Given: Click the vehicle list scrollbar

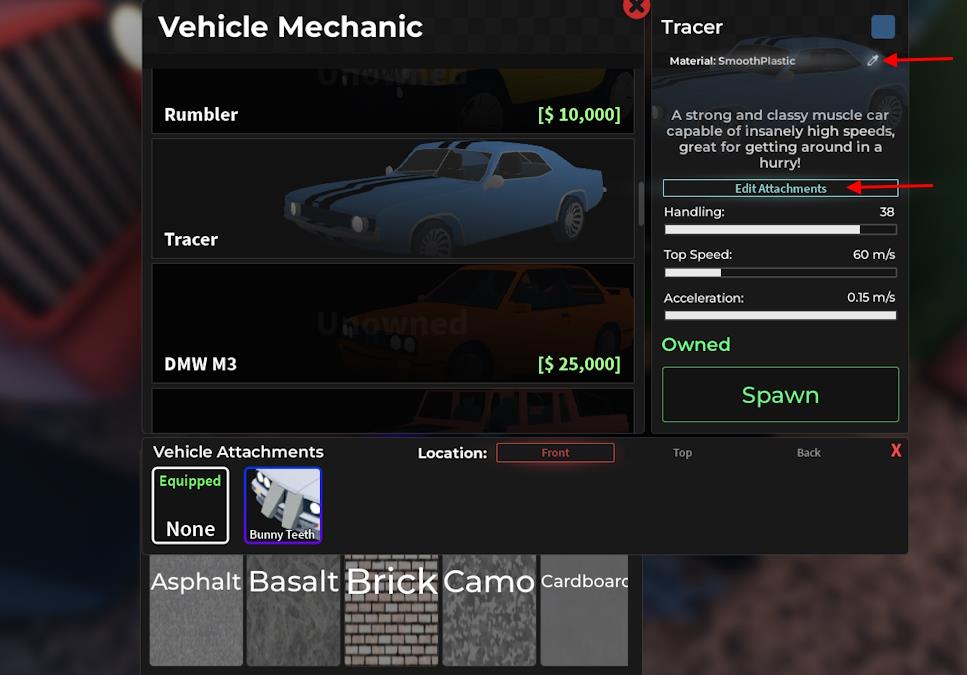Looking at the screenshot, I should [640, 204].
